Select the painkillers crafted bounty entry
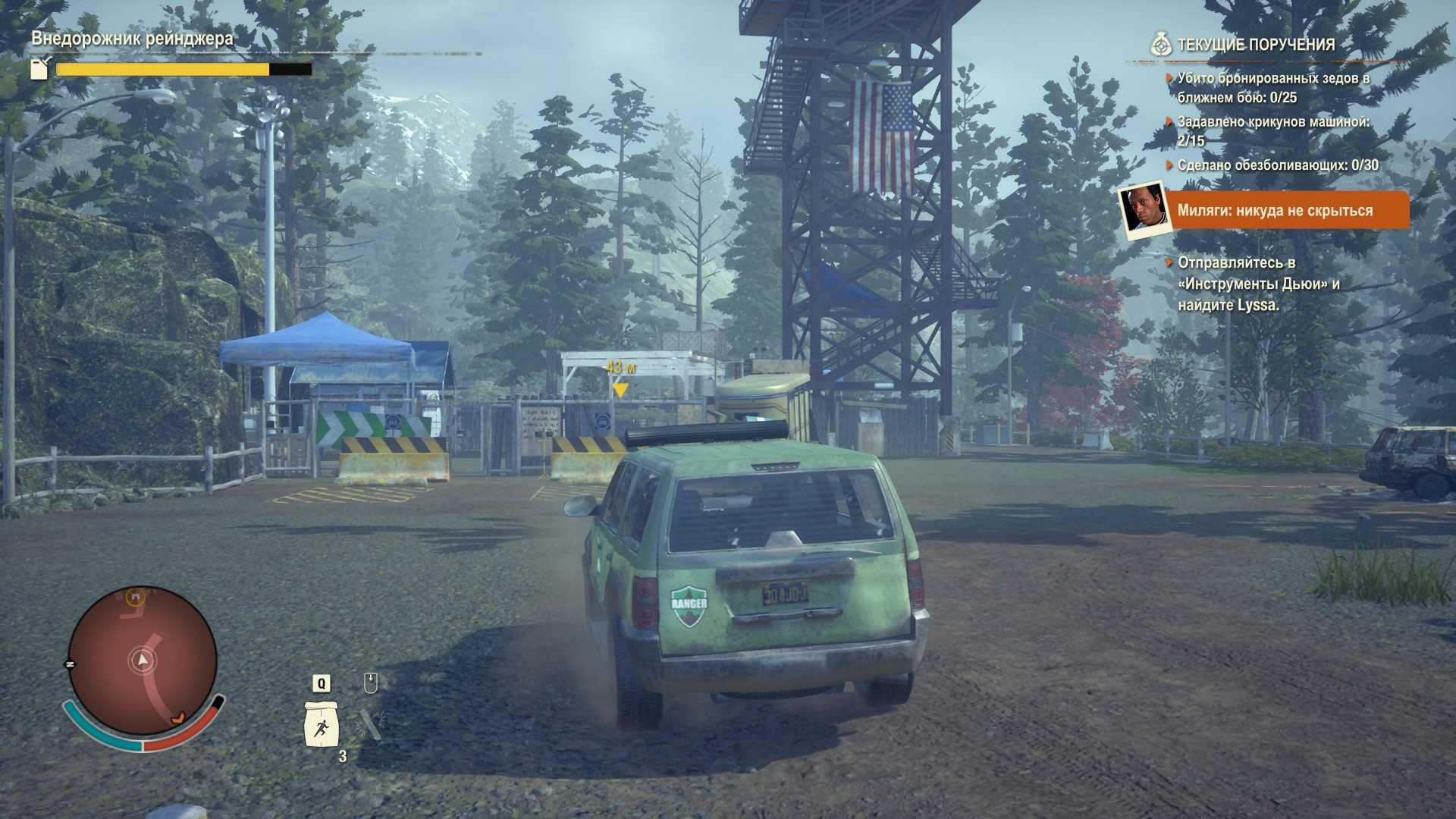 tap(1277, 165)
